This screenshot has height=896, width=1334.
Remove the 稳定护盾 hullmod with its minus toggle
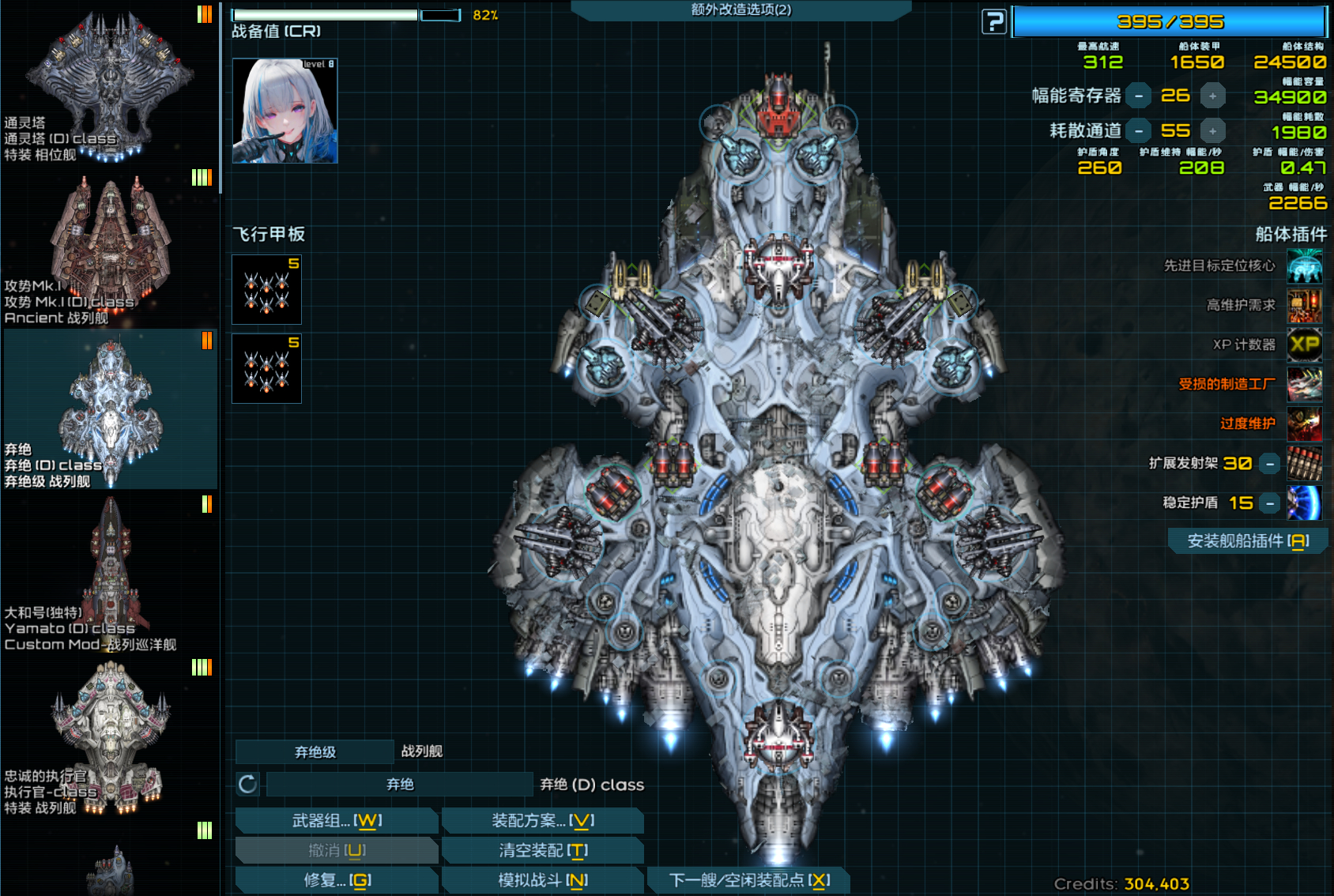(1269, 503)
